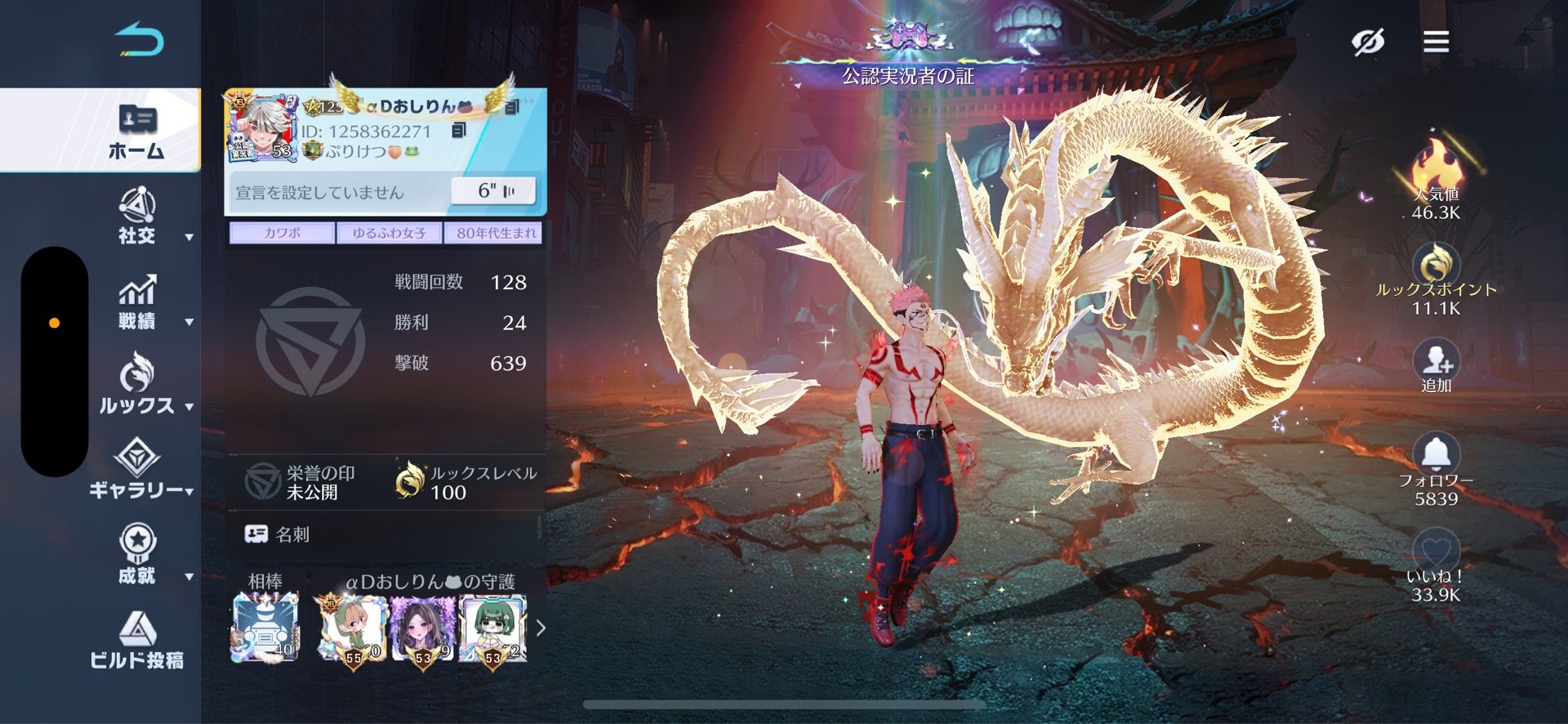Select the ルックス looks tab
The image size is (1568, 724).
[137, 384]
